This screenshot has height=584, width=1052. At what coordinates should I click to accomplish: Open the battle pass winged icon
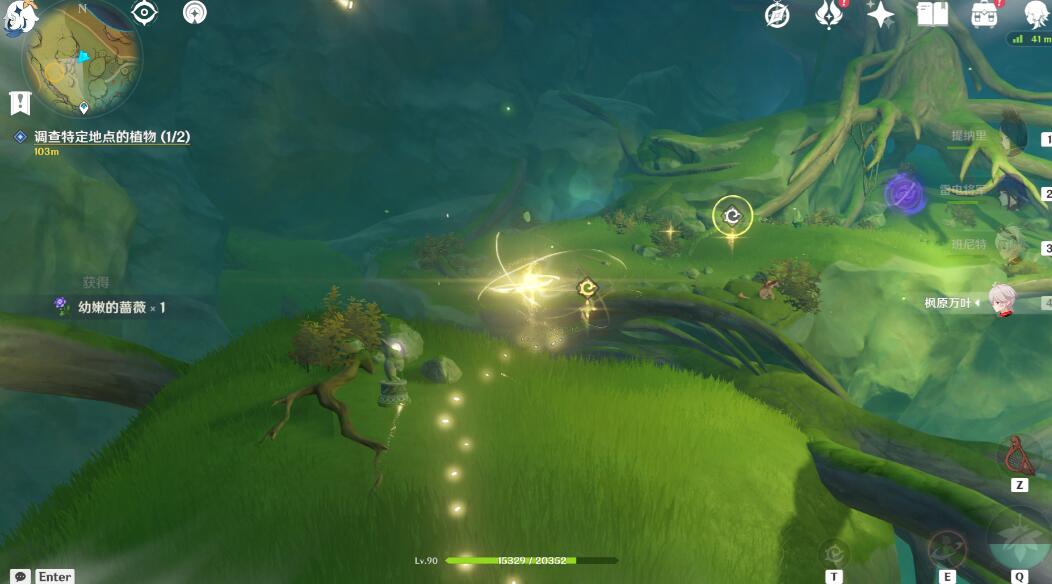(829, 14)
